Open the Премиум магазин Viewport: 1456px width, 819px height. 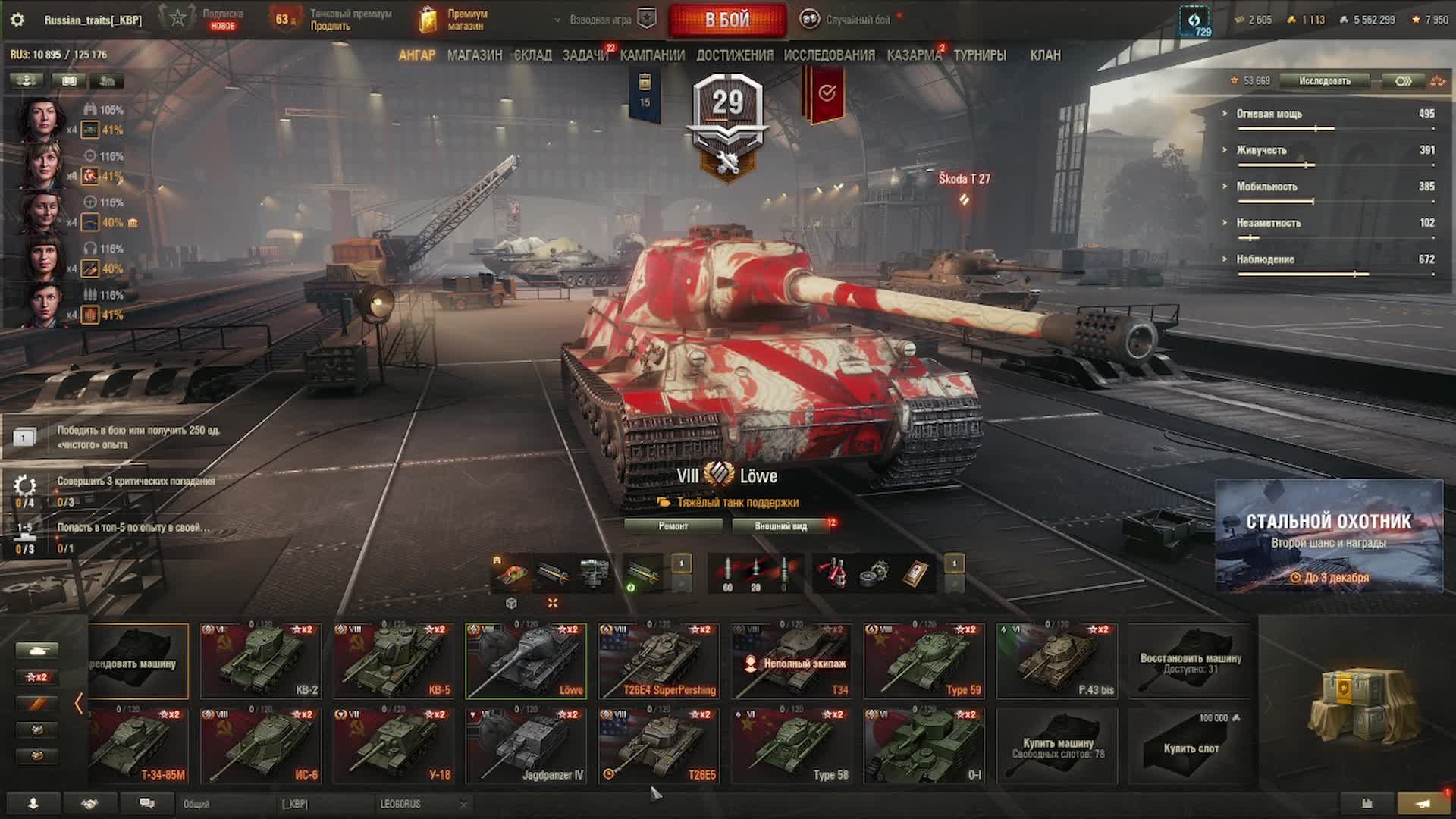(x=454, y=20)
